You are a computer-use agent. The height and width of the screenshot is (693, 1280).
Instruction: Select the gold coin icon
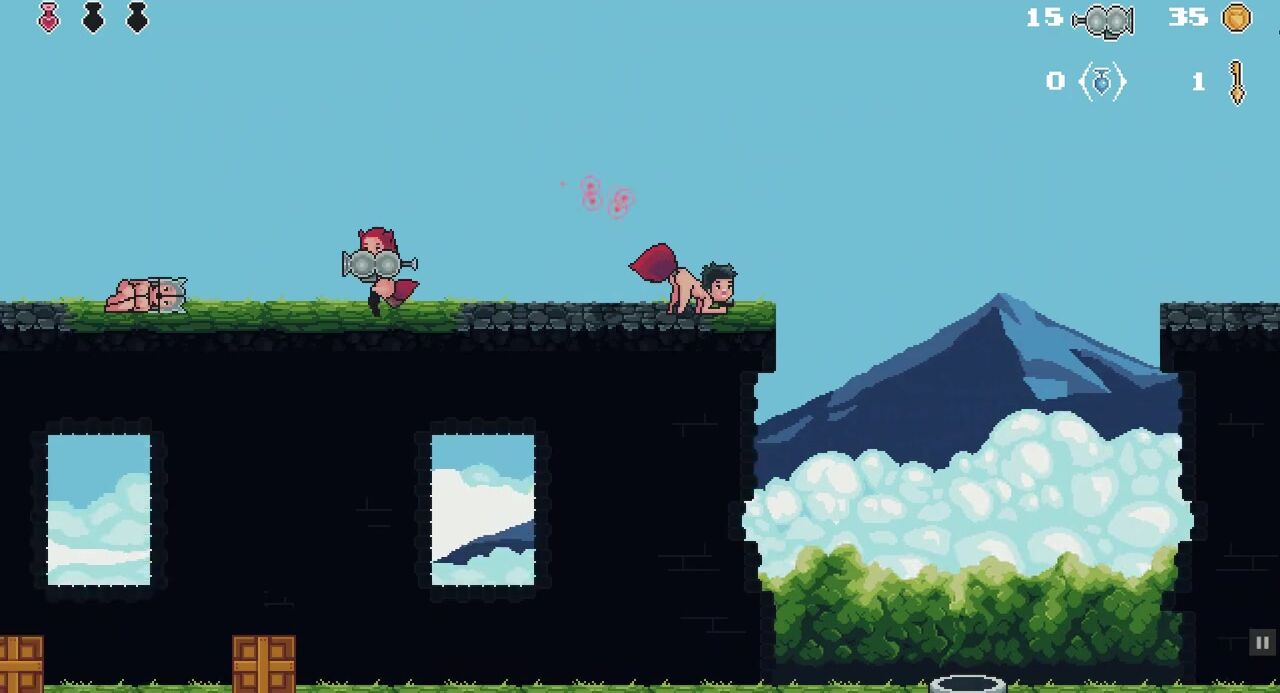click(x=1237, y=18)
